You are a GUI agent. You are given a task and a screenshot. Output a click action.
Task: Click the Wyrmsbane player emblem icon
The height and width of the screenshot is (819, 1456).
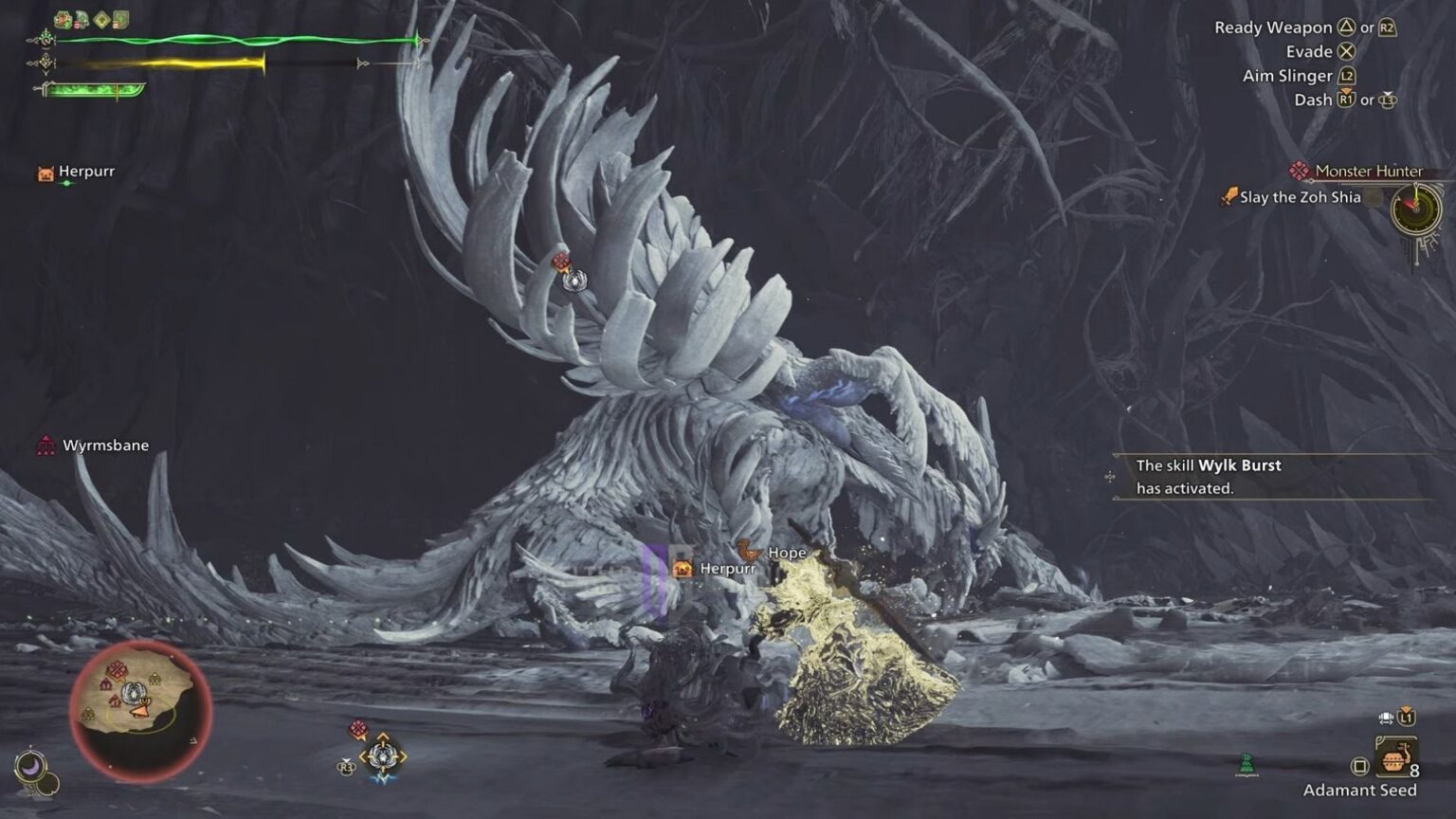[x=45, y=444]
